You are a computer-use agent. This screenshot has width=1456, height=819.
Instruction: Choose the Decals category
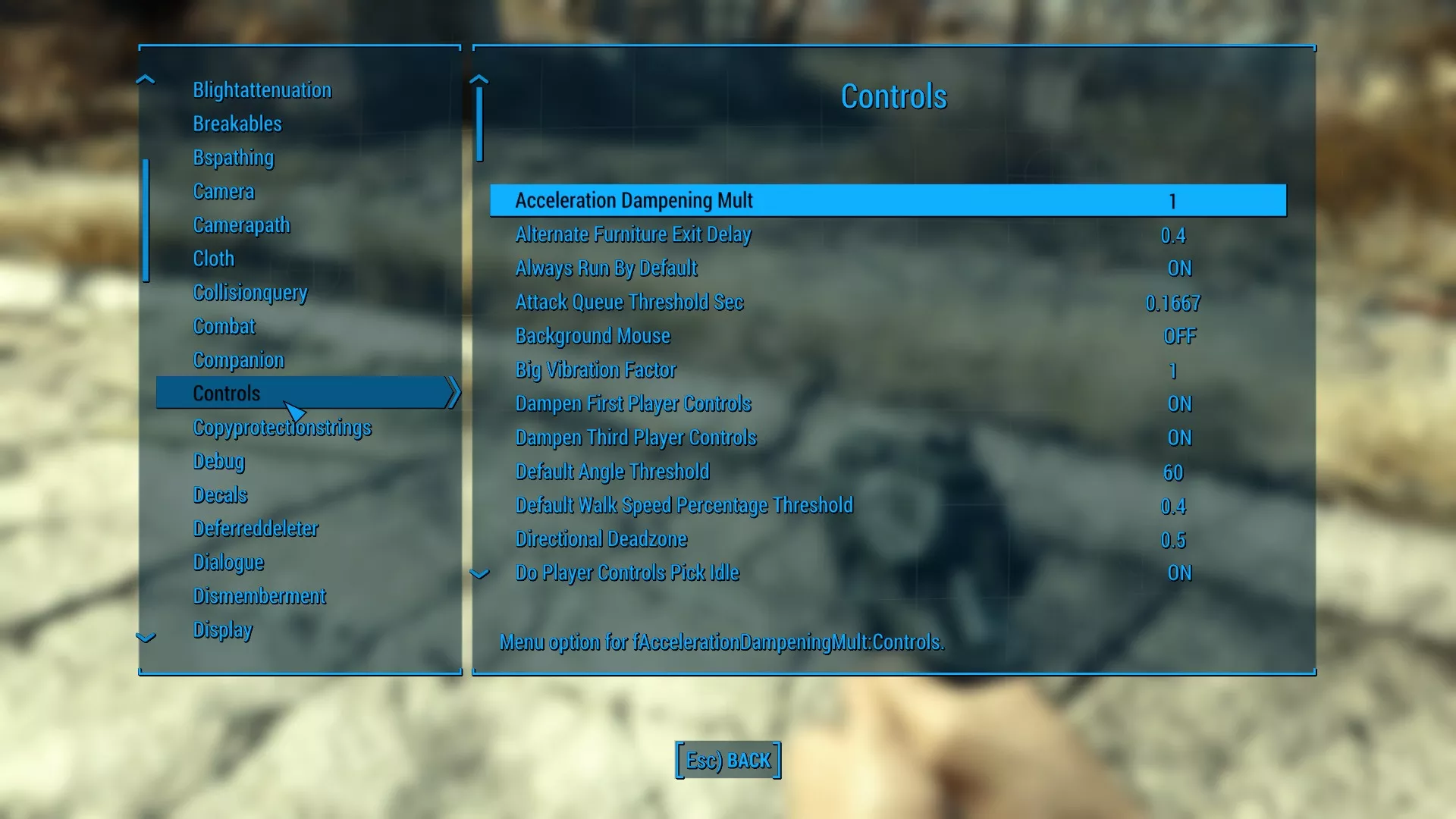(x=220, y=495)
